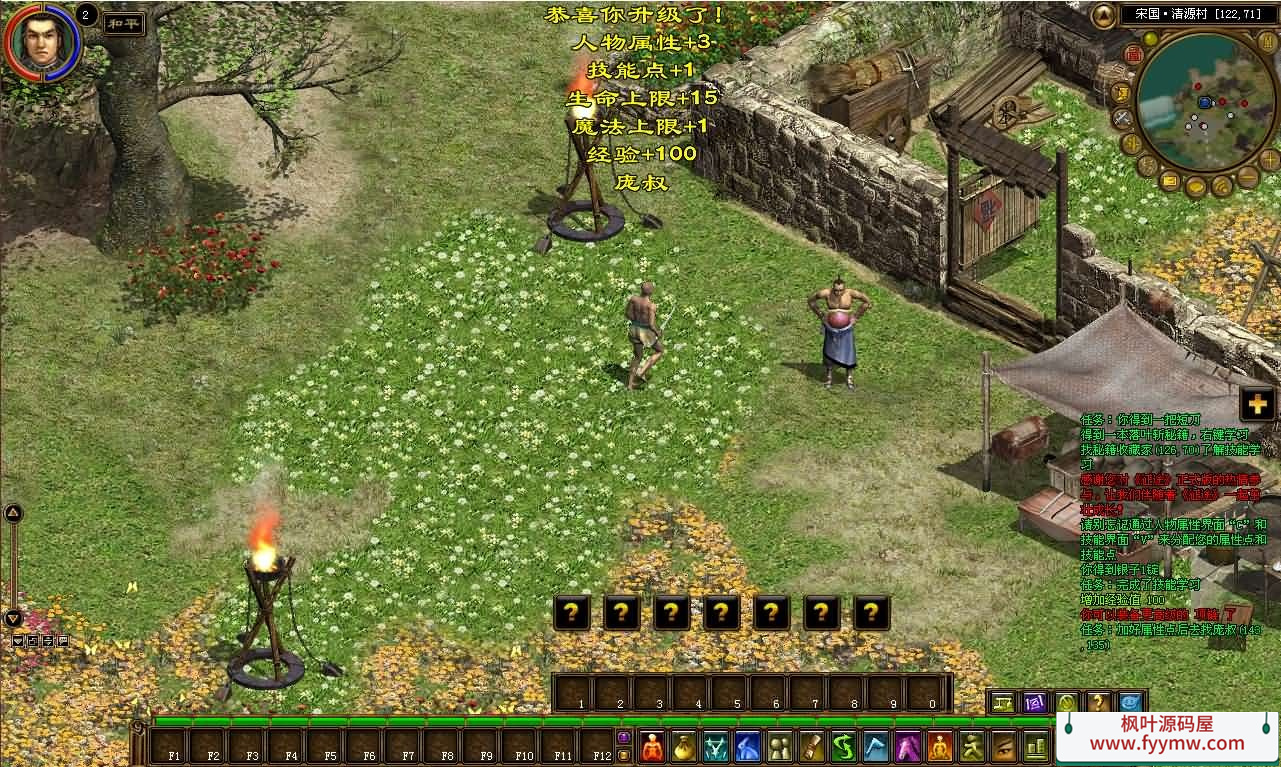Click the character portrait in the corner
The width and height of the screenshot is (1281, 767).
click(41, 42)
